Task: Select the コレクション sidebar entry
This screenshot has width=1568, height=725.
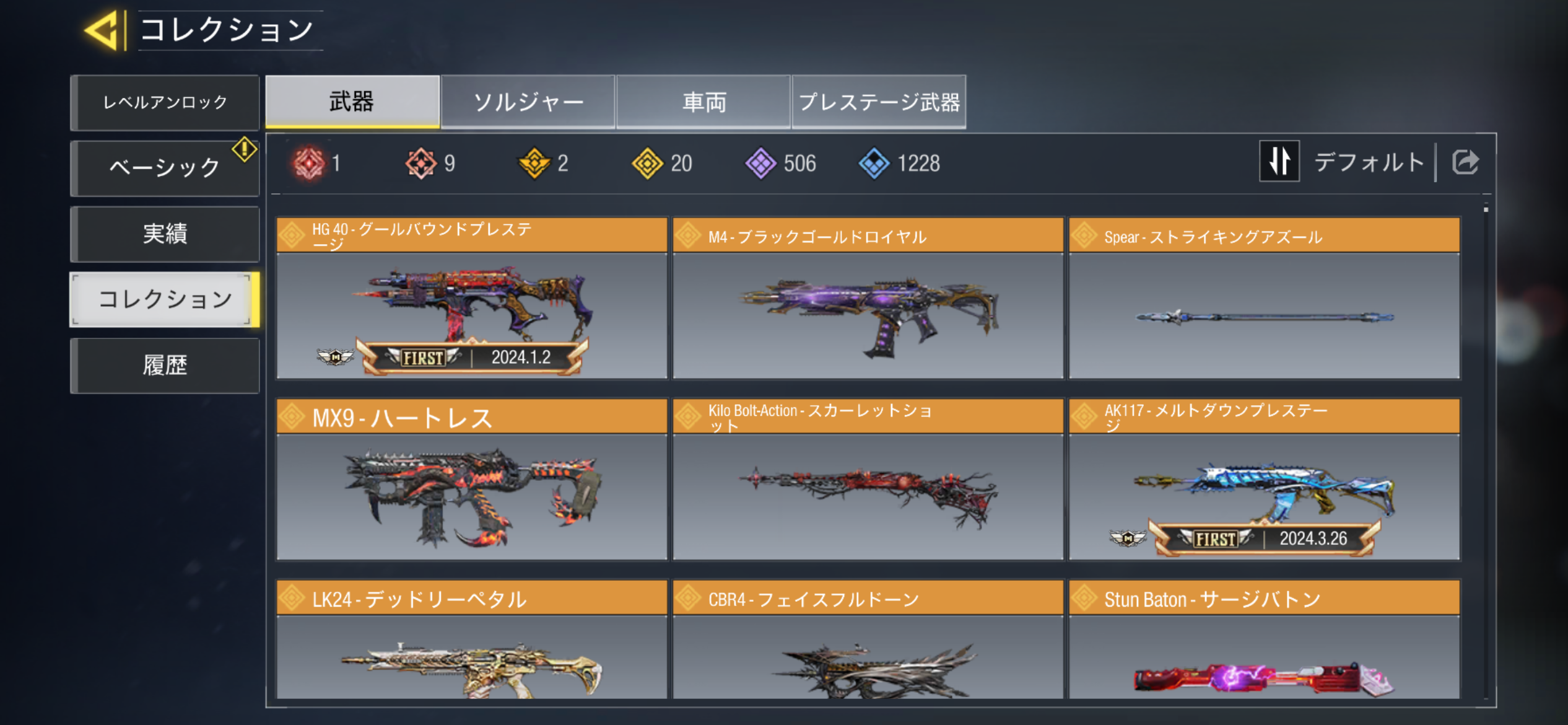Action: coord(165,299)
